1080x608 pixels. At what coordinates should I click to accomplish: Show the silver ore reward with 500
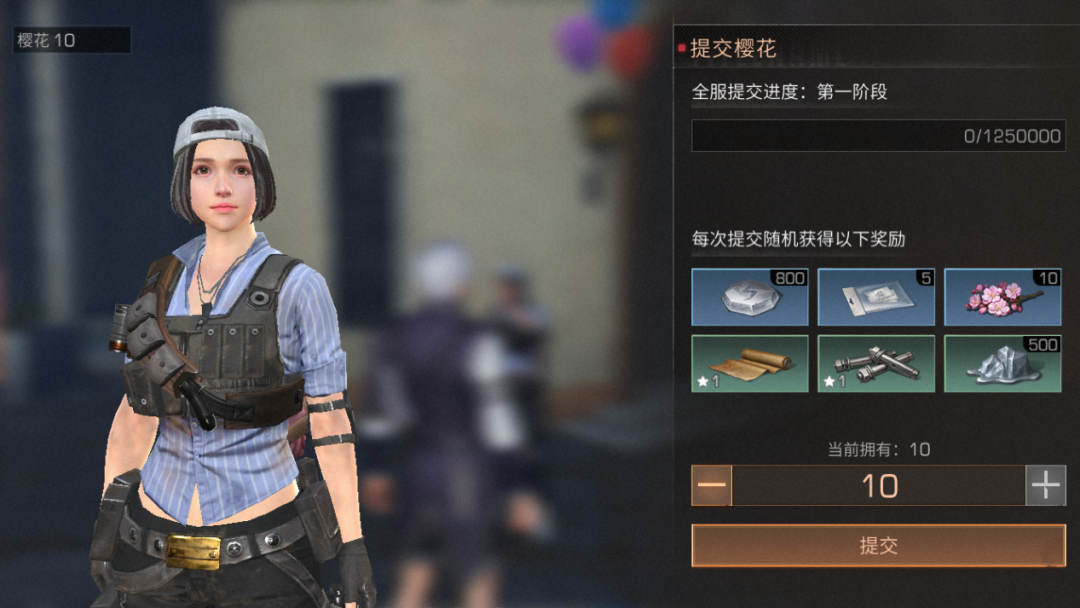1002,363
